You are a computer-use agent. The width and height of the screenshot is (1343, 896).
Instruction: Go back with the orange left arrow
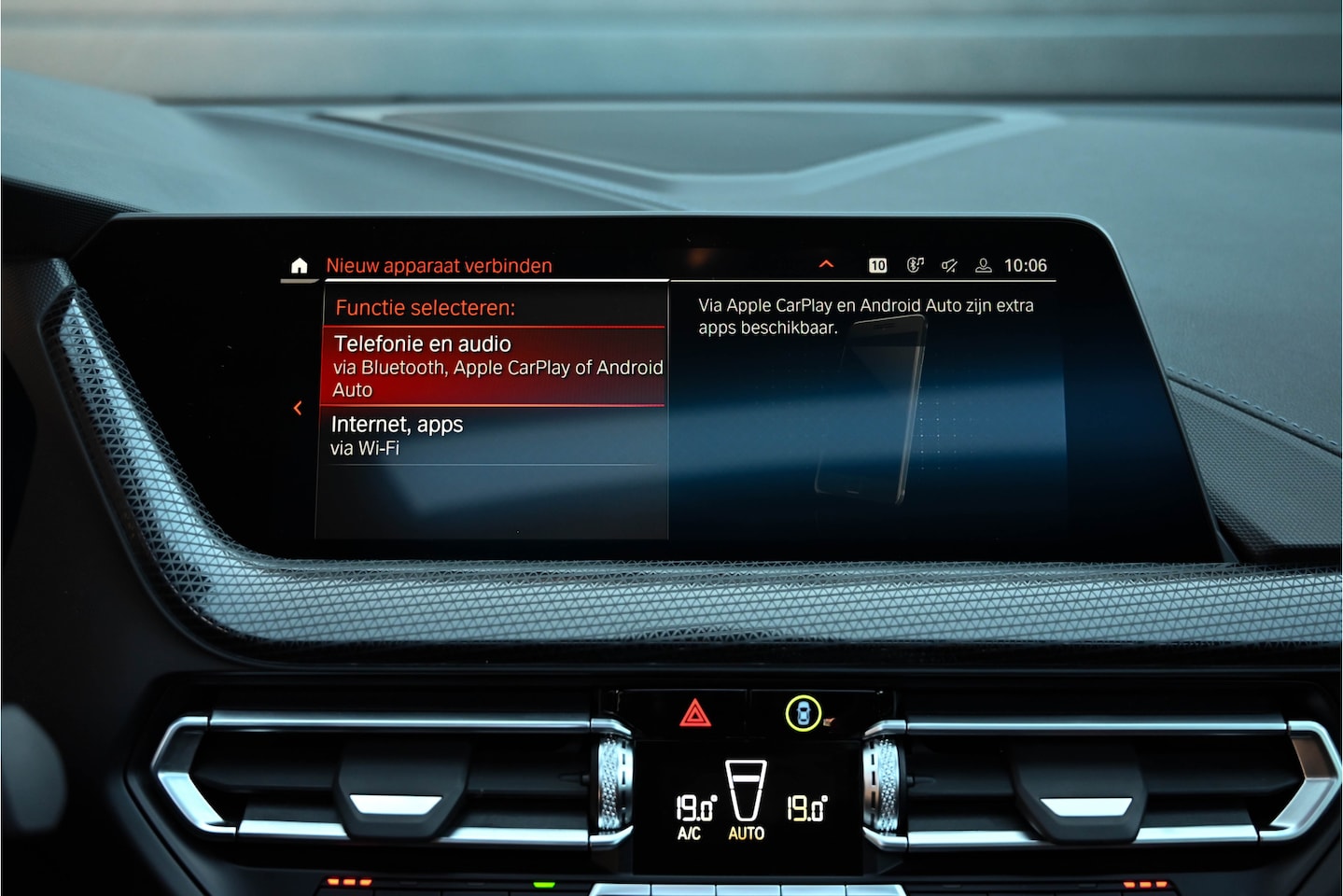point(298,408)
